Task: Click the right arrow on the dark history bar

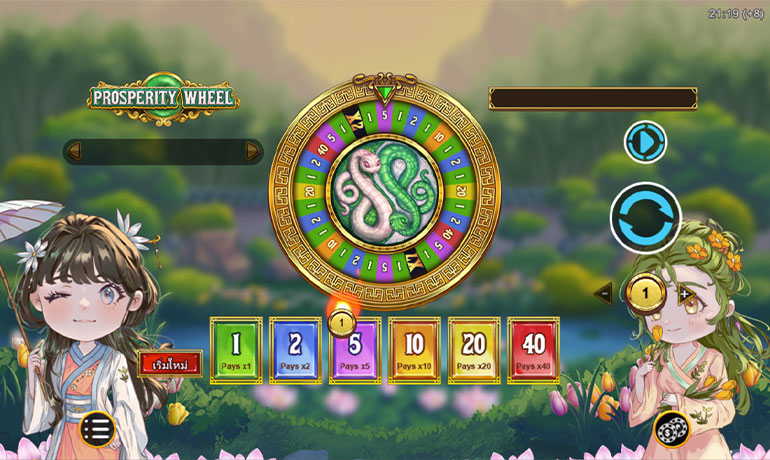Action: point(252,151)
